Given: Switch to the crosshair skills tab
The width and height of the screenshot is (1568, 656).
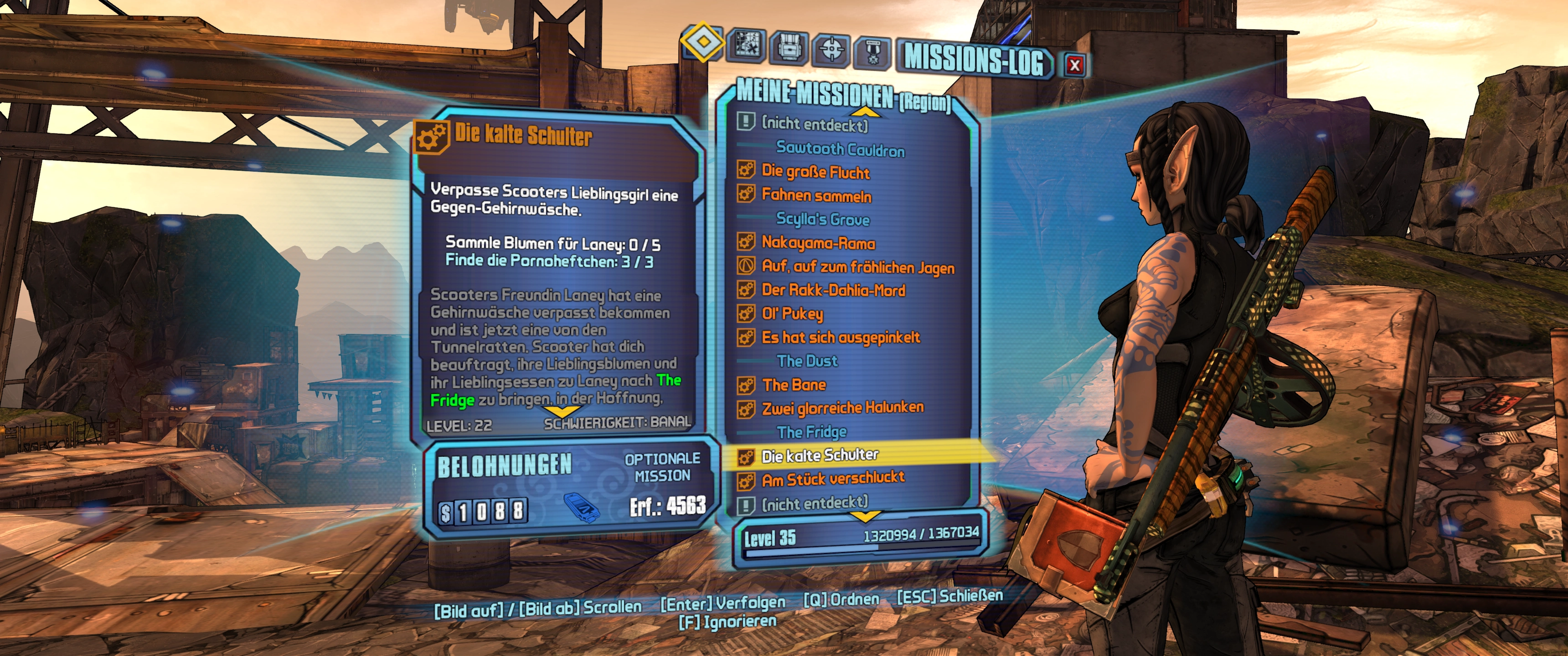Looking at the screenshot, I should click(831, 50).
